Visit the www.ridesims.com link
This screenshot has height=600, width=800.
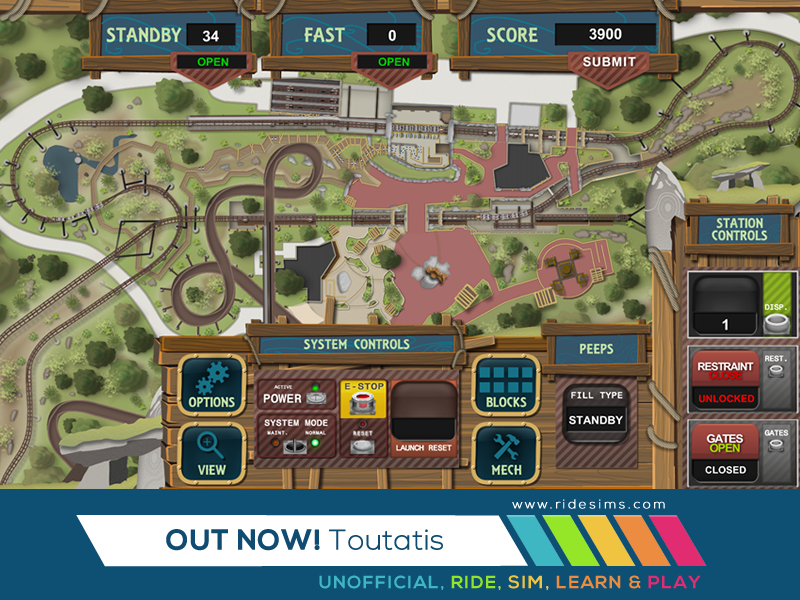[x=589, y=505]
